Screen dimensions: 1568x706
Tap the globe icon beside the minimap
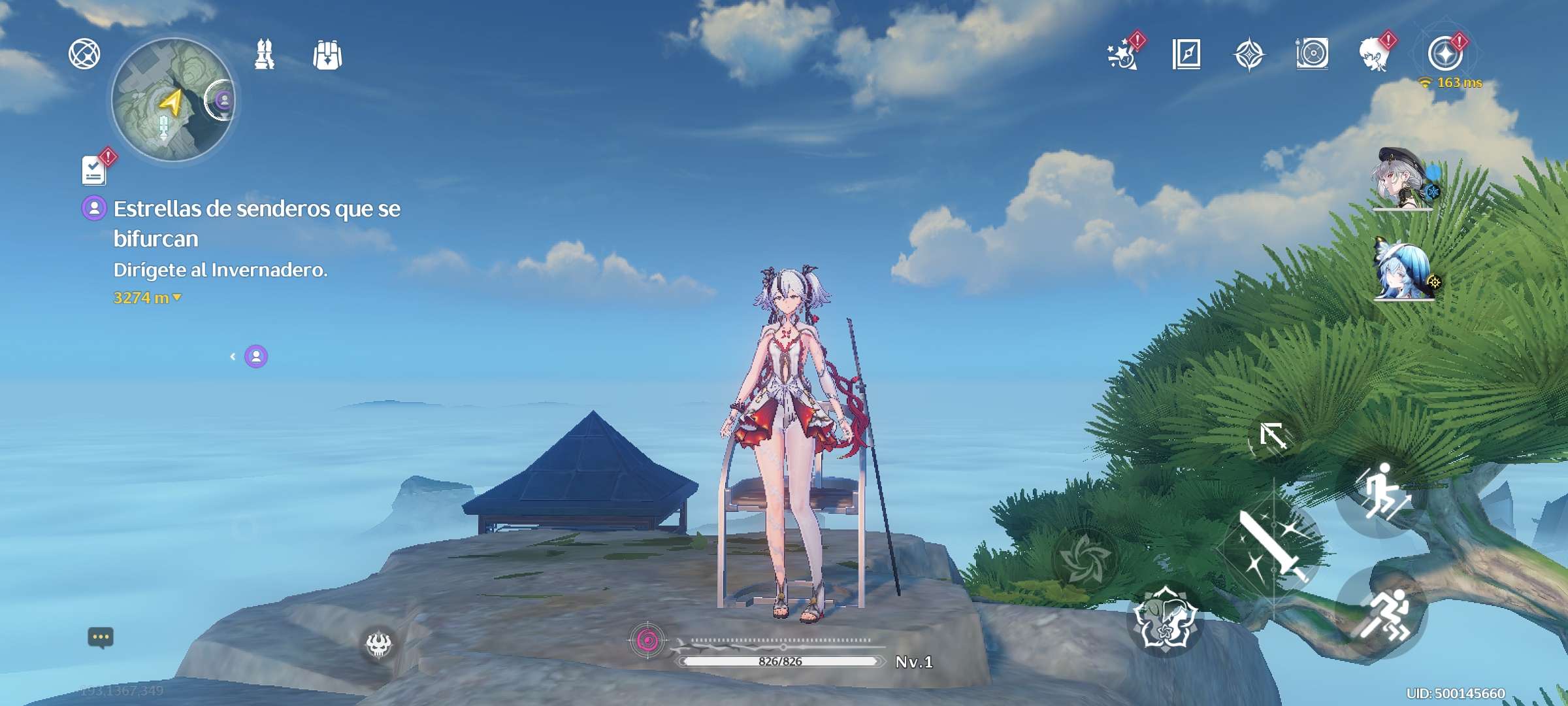[x=84, y=54]
